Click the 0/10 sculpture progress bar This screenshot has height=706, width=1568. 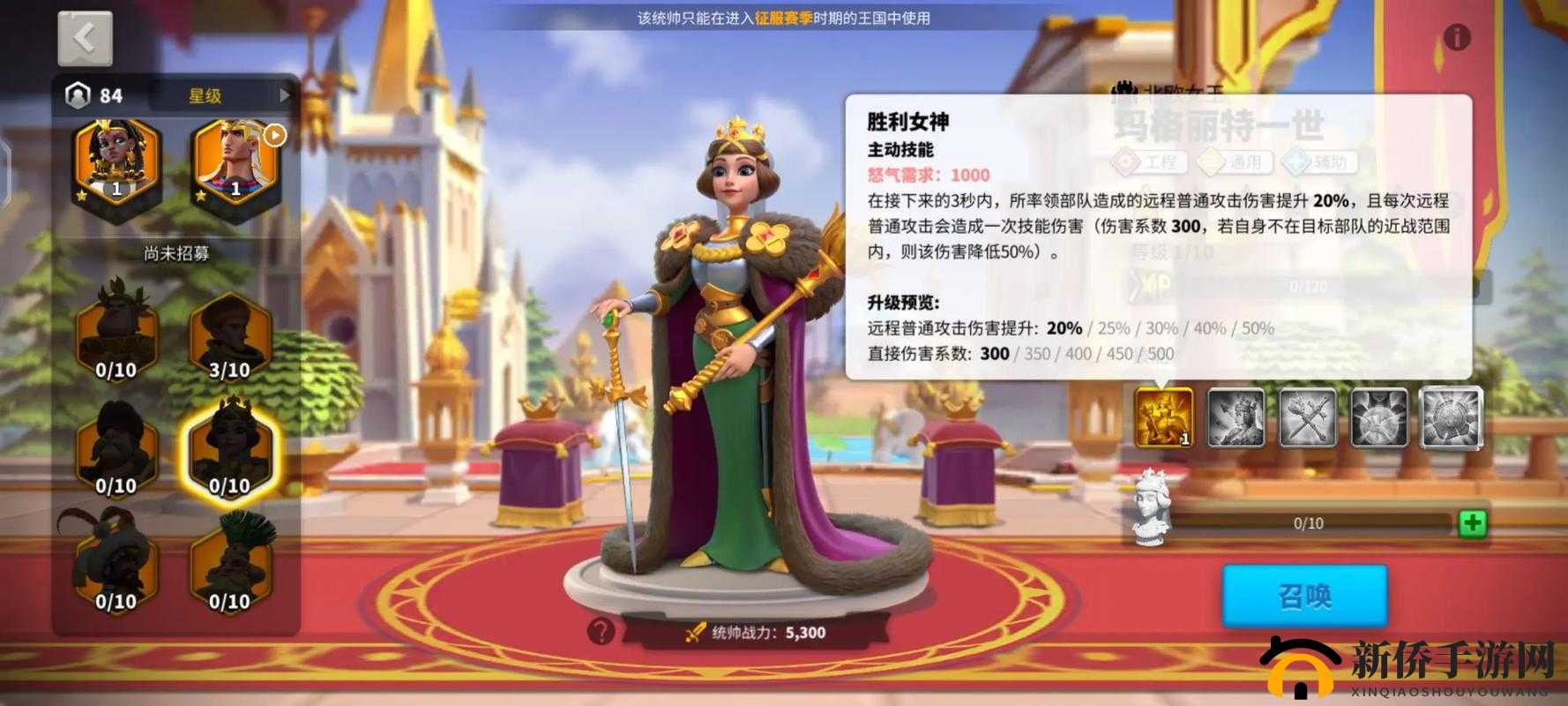click(x=1308, y=523)
